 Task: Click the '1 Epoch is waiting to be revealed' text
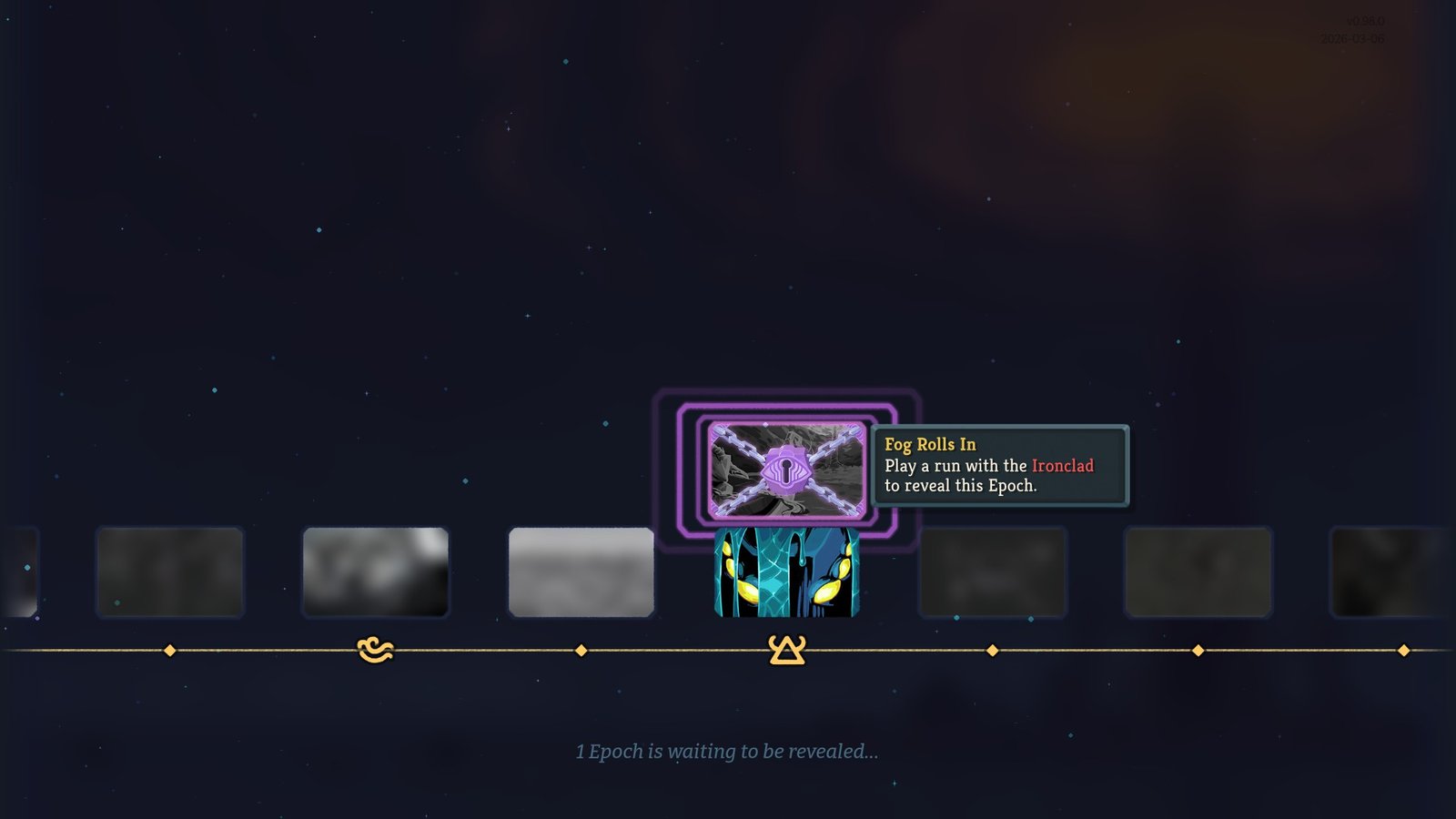pos(728,753)
